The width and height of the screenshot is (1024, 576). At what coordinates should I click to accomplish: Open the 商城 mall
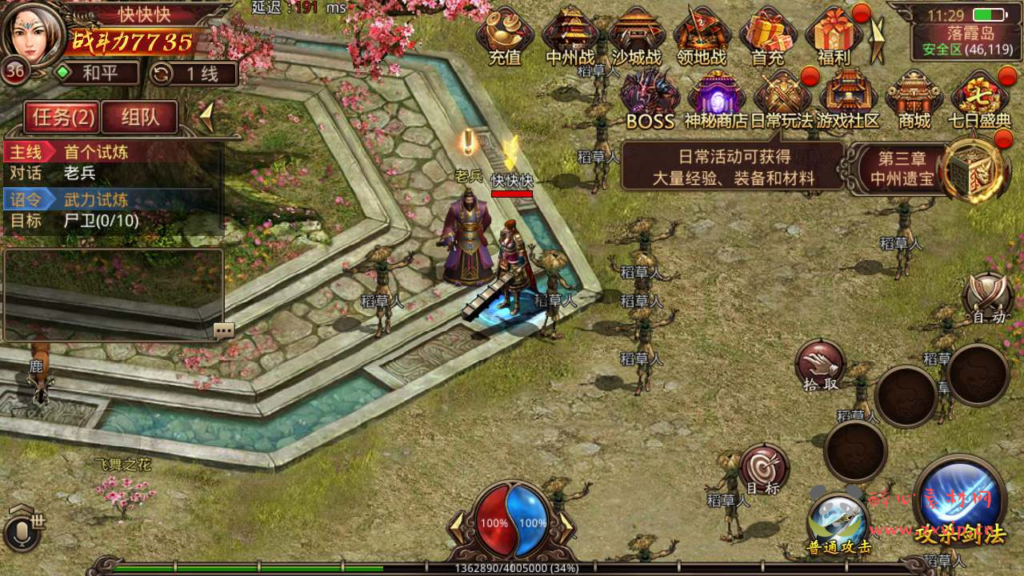click(914, 98)
